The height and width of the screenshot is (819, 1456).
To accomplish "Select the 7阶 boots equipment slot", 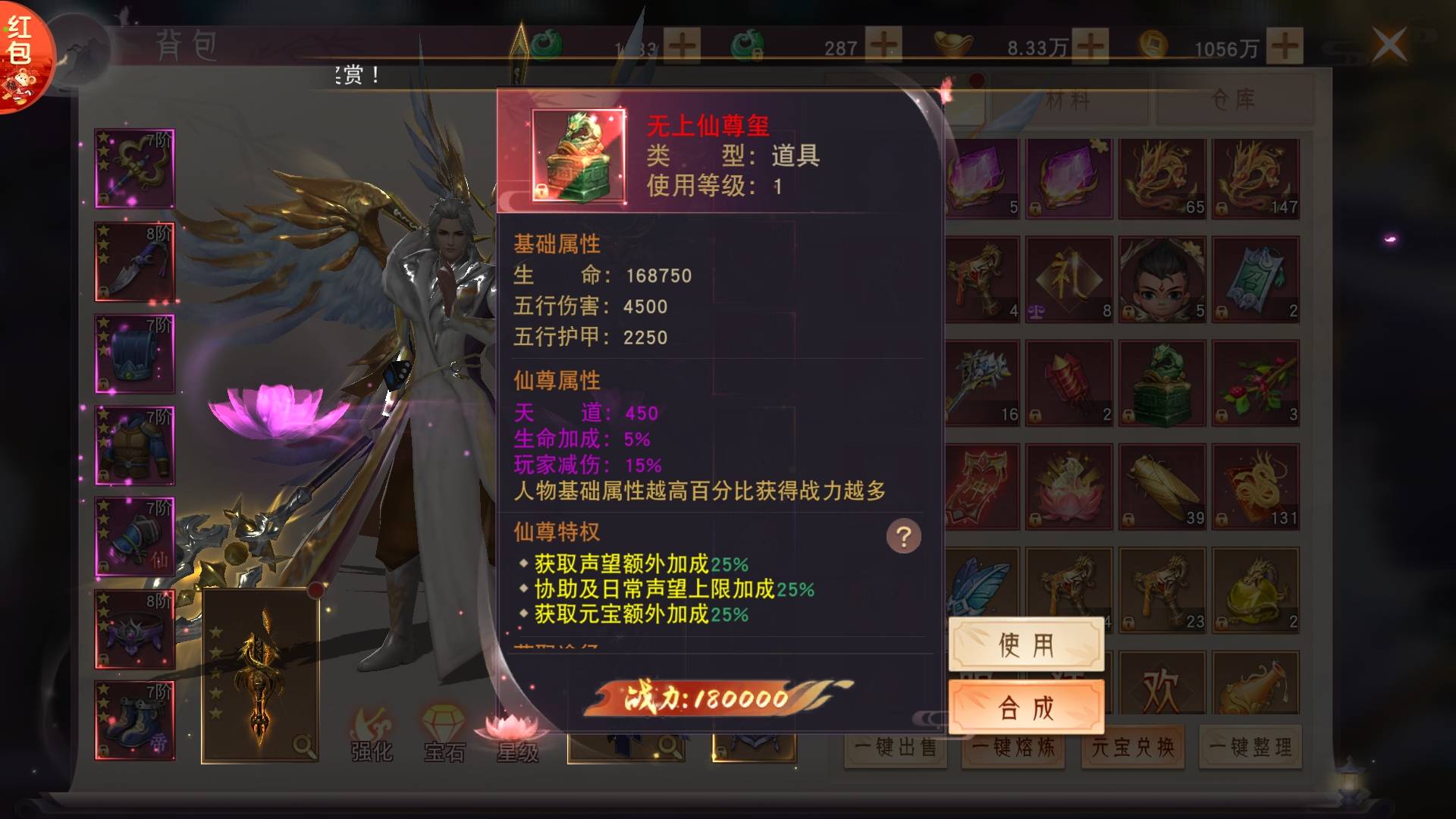I will [x=135, y=720].
